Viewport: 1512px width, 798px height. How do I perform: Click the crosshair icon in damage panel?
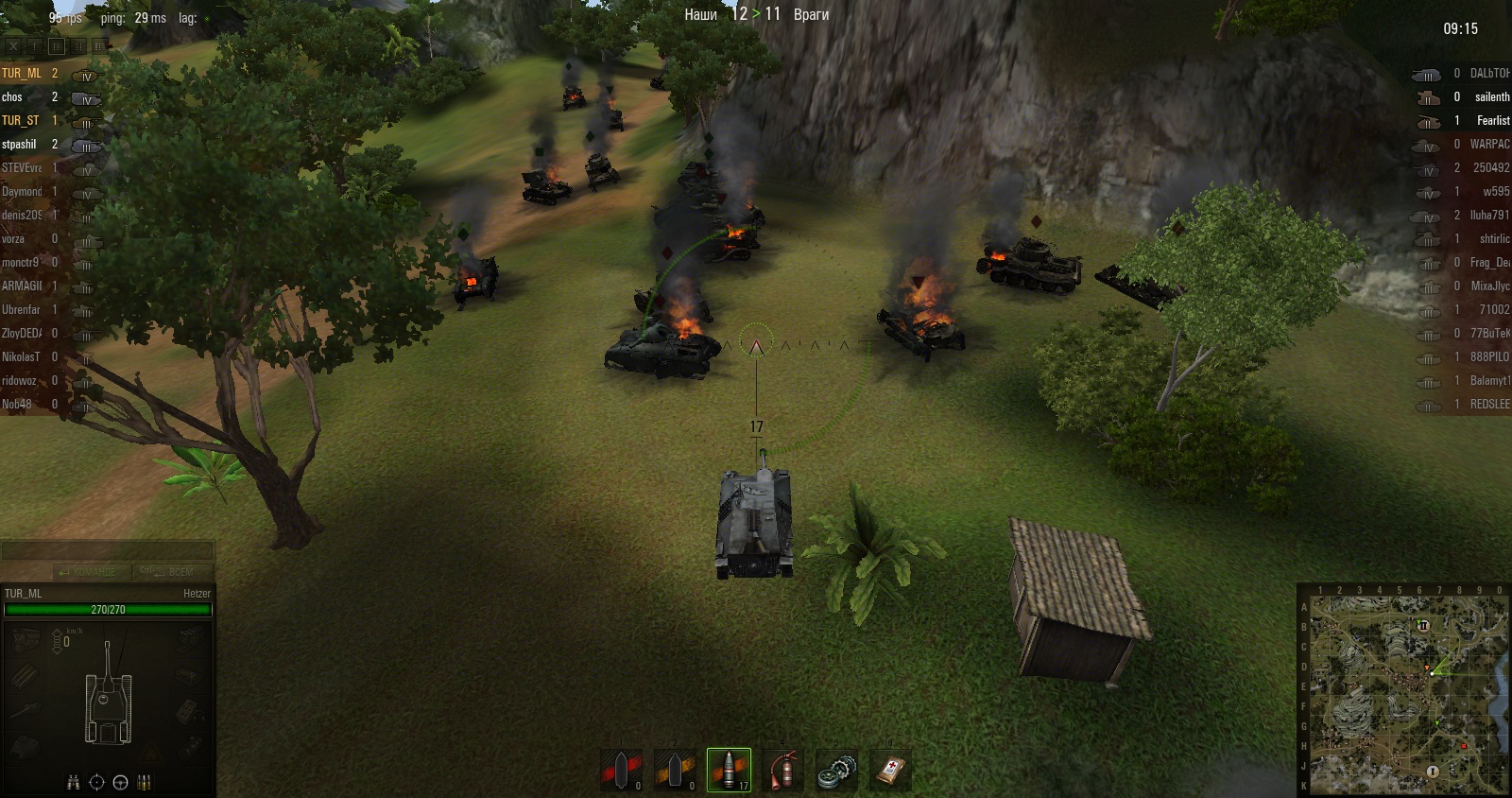click(x=96, y=783)
